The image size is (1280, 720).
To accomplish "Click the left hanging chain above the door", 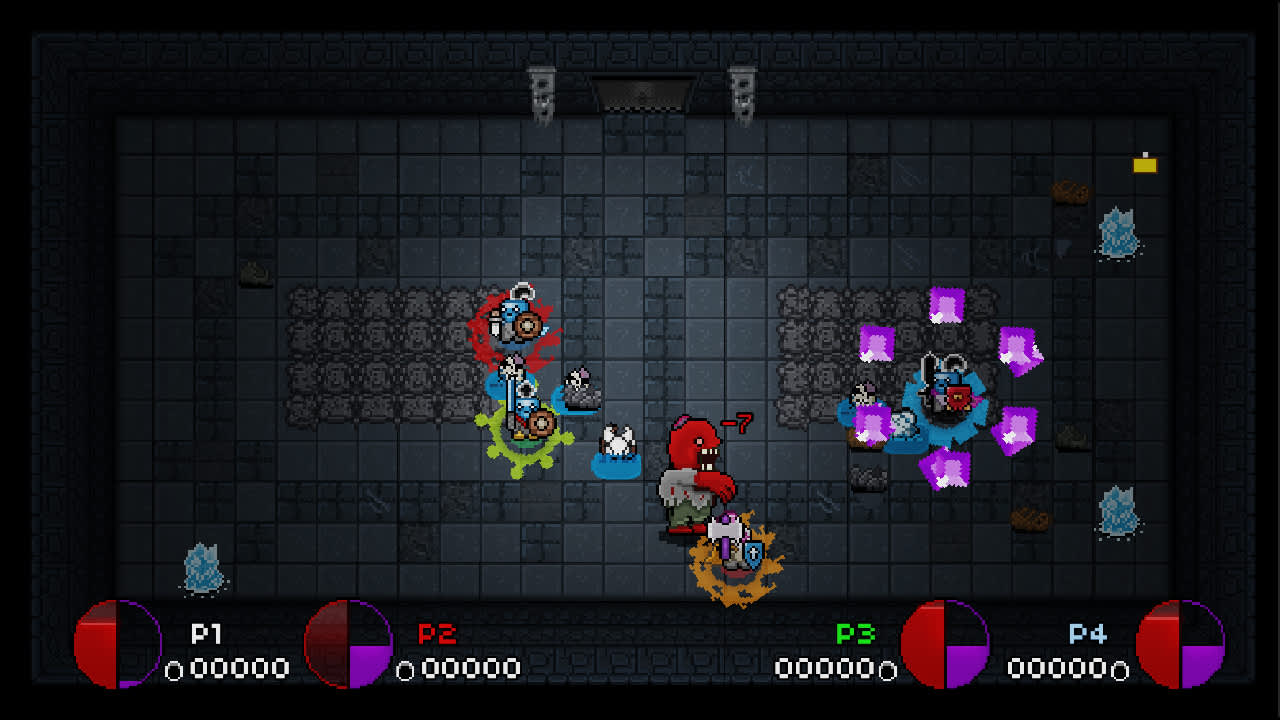I will coord(544,90).
